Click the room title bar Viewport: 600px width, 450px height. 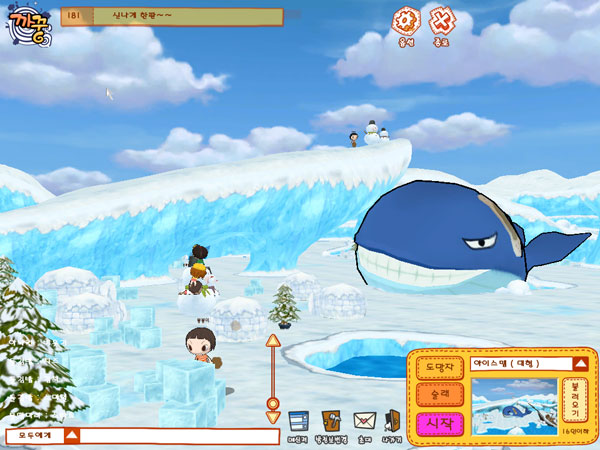click(x=172, y=16)
